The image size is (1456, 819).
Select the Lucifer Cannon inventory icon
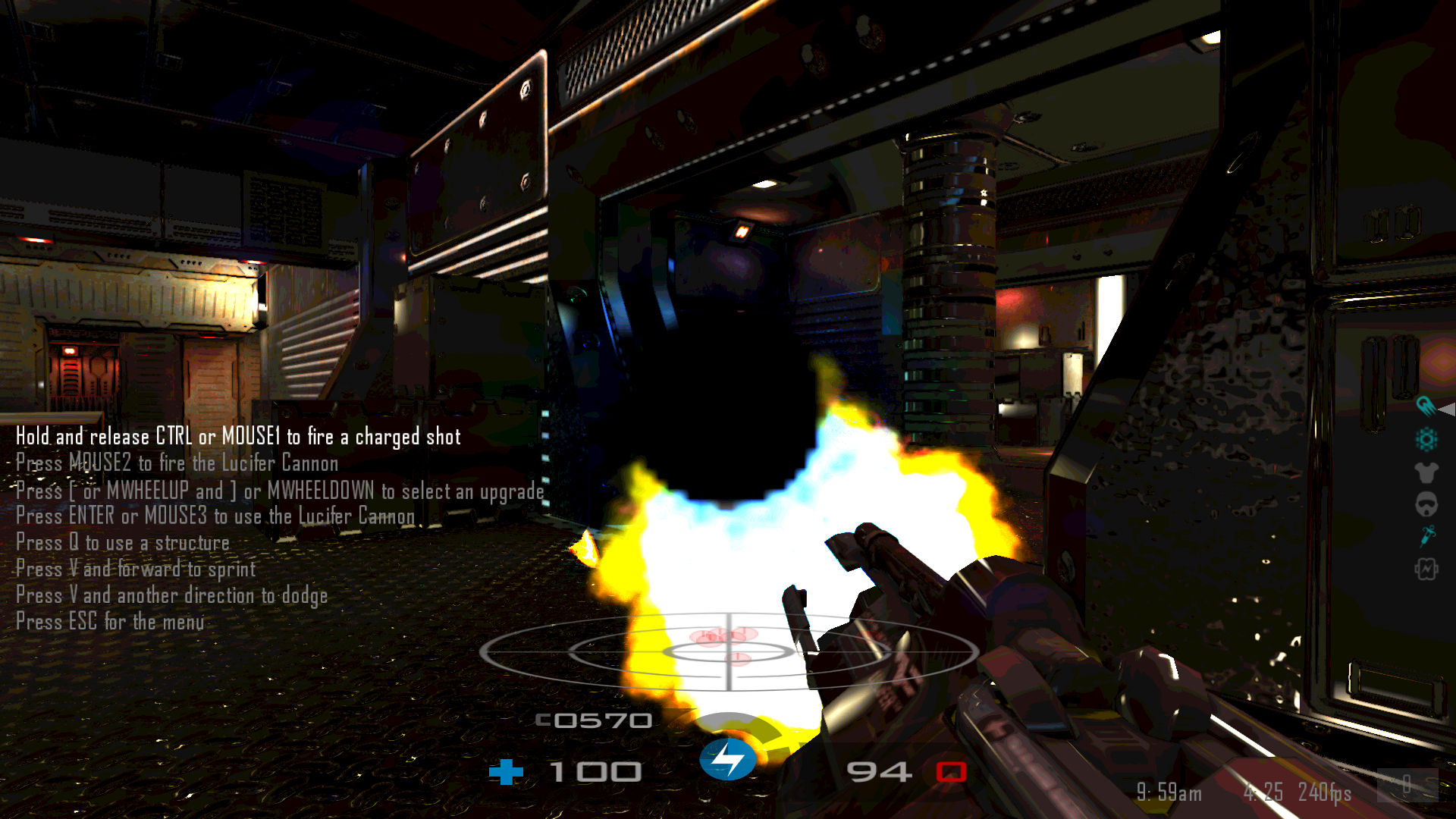1426,406
